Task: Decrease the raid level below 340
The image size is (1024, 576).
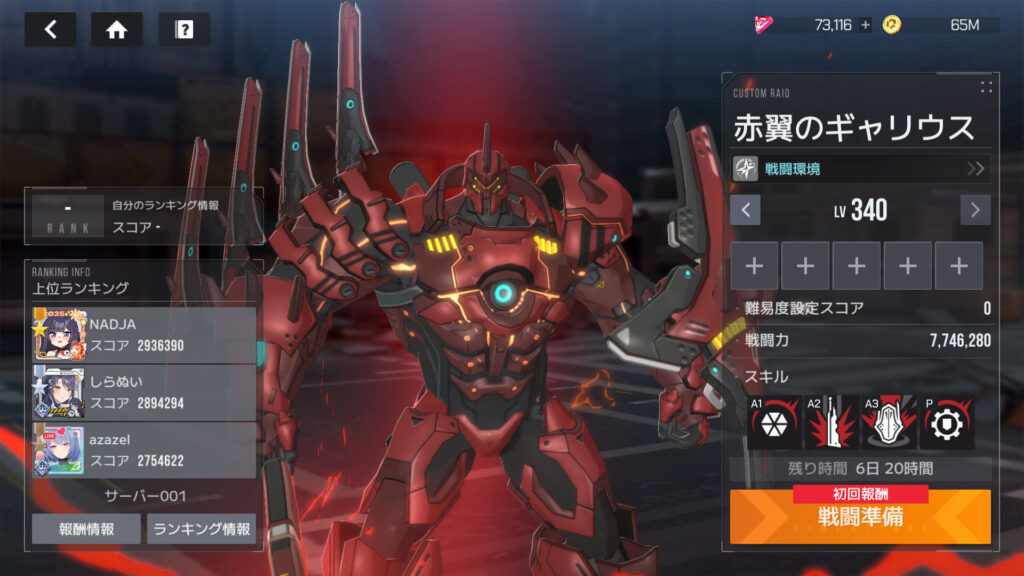Action: click(x=746, y=210)
